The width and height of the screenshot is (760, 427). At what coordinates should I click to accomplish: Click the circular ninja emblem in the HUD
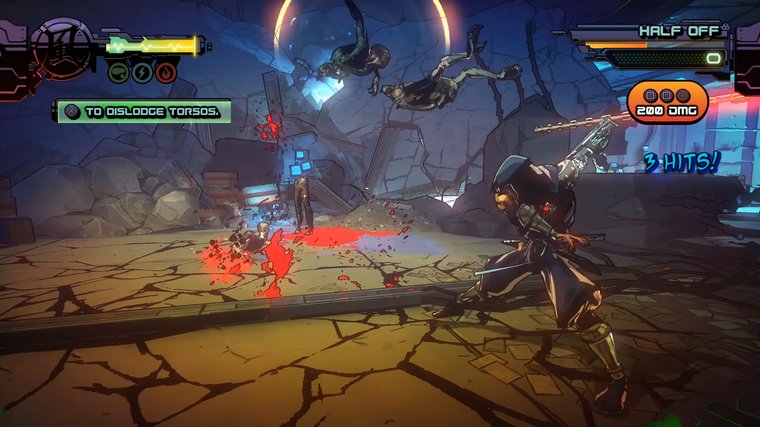61,47
